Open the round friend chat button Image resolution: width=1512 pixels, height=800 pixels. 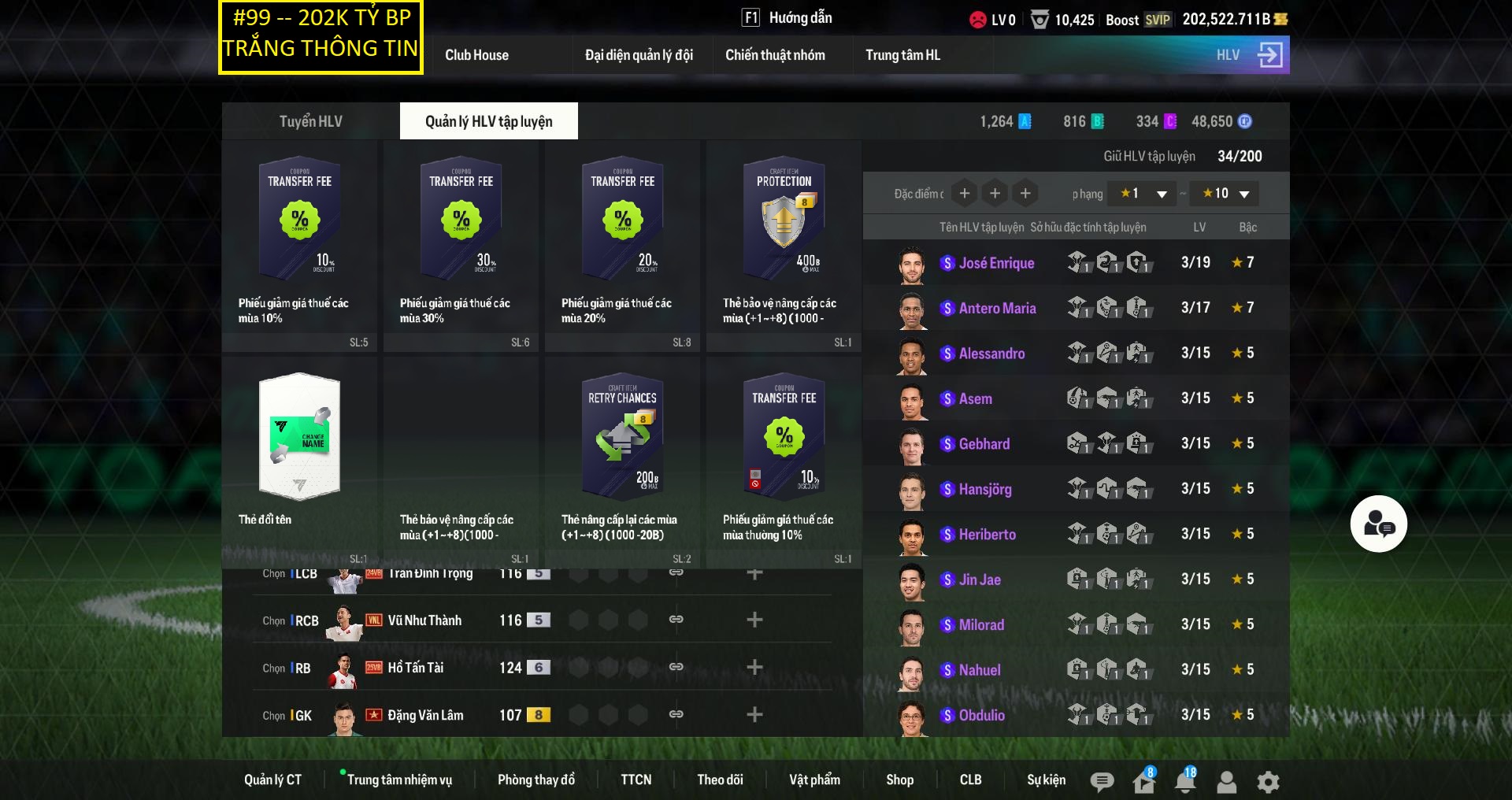[1378, 524]
